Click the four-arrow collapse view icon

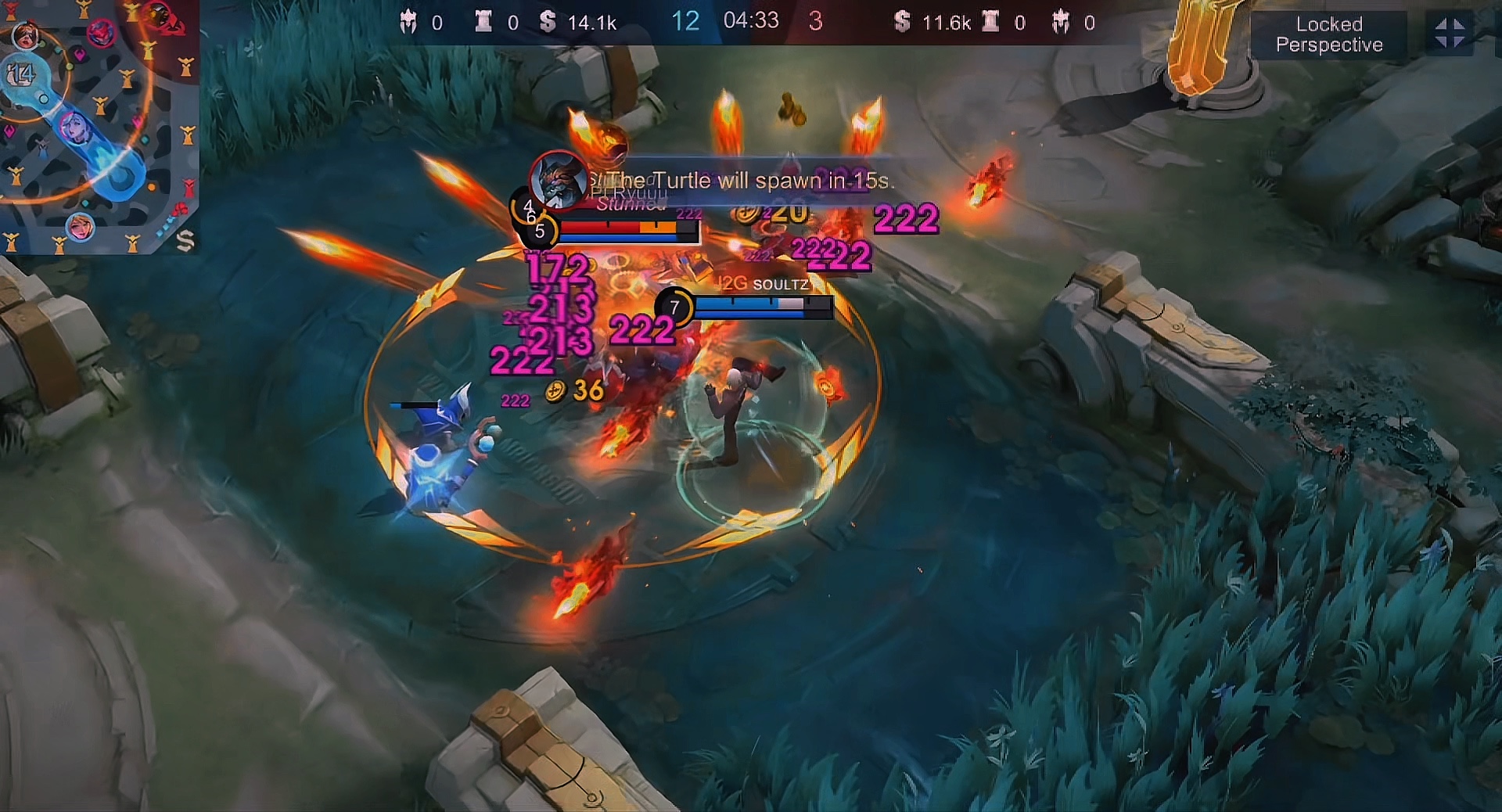1450,34
